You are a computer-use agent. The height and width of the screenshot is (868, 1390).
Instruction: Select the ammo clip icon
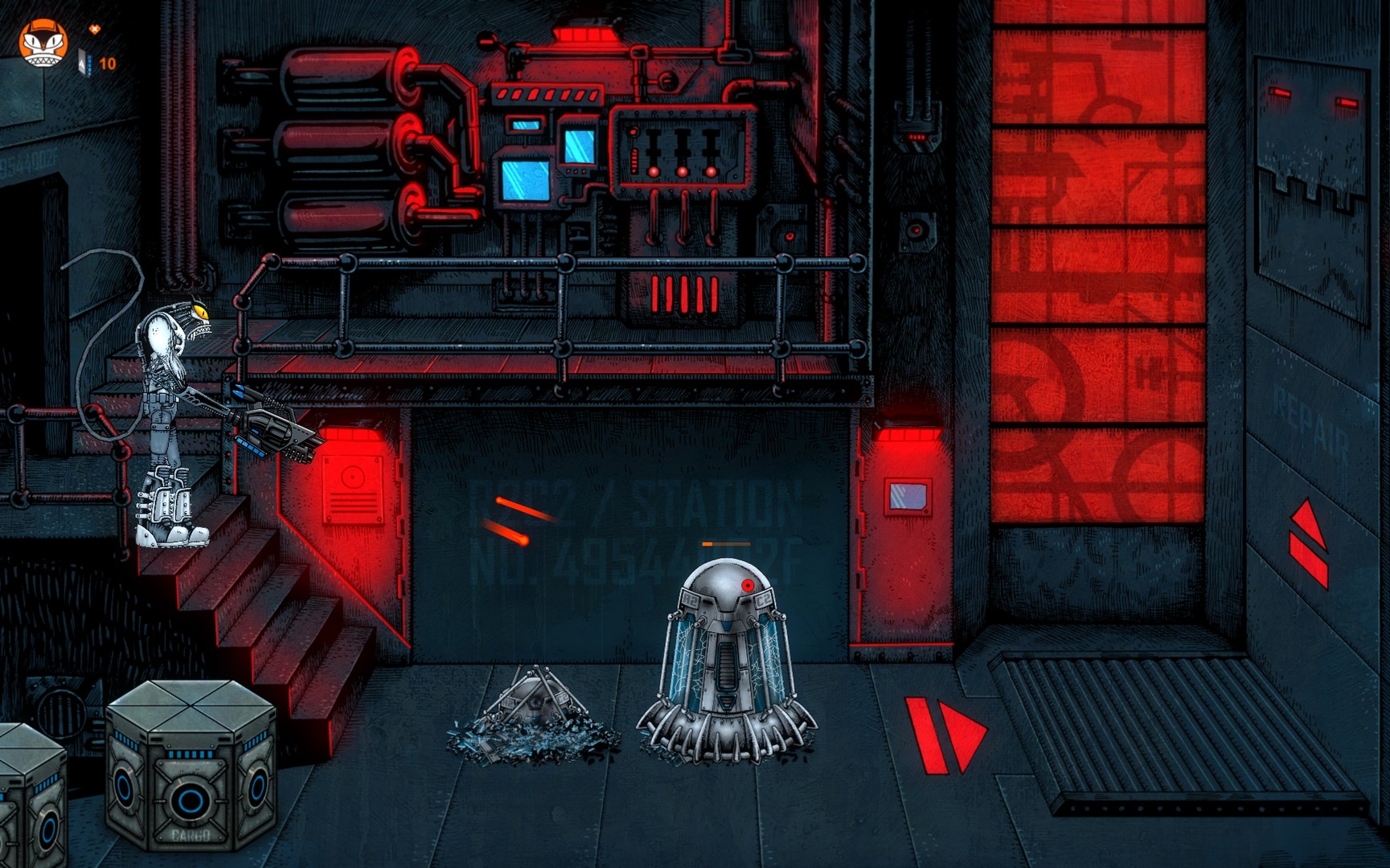(x=84, y=62)
